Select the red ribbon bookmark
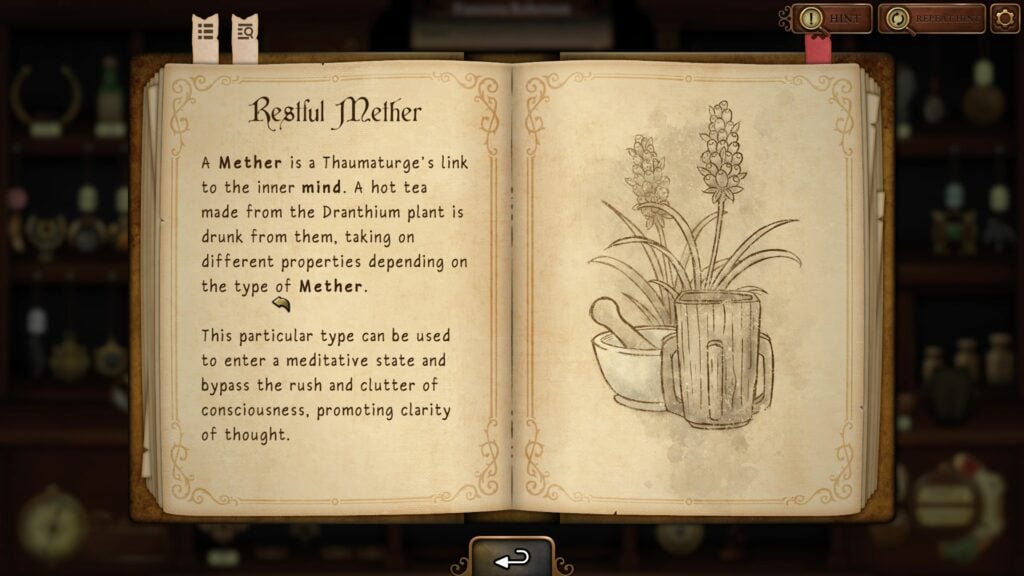 tap(818, 50)
